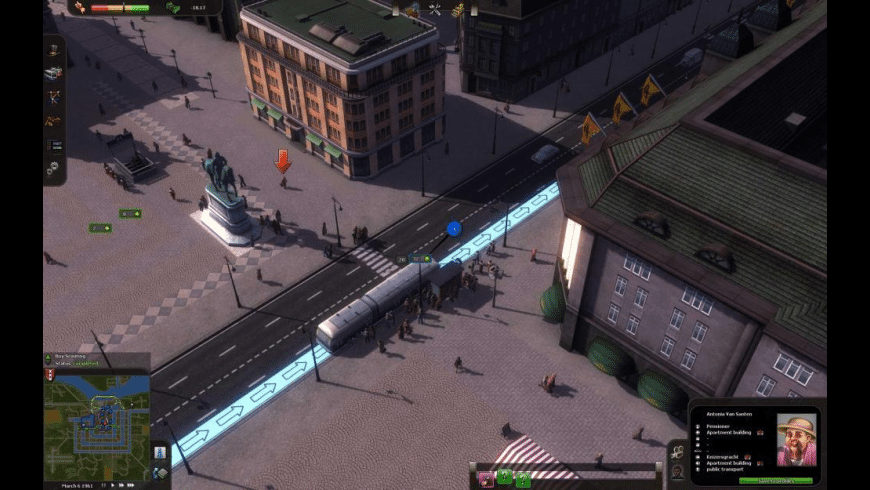Click Antonia Van Santen's portrait
Screen dimensions: 870x490
coord(796,440)
